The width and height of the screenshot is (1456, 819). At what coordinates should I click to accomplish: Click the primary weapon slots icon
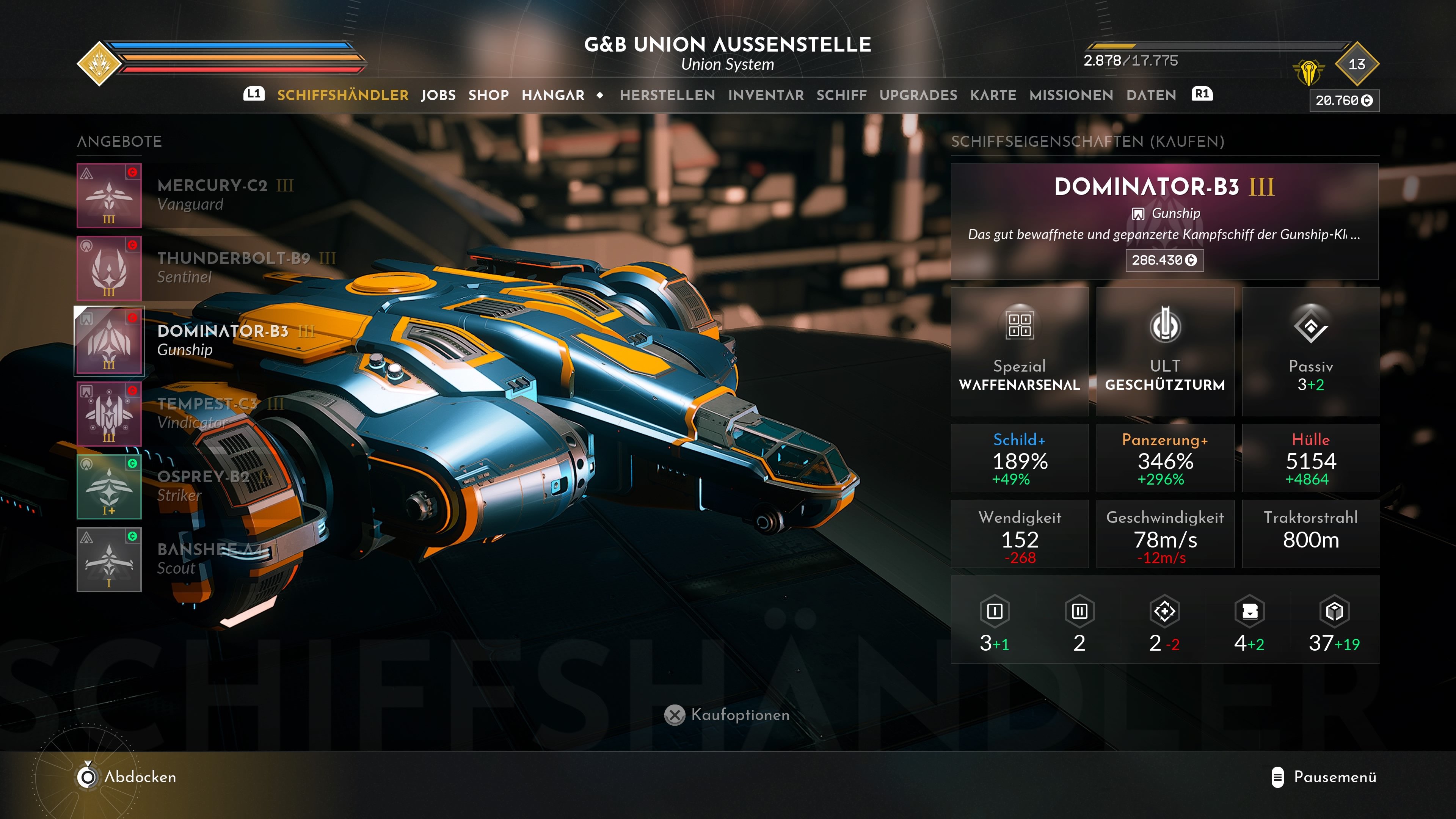click(995, 612)
